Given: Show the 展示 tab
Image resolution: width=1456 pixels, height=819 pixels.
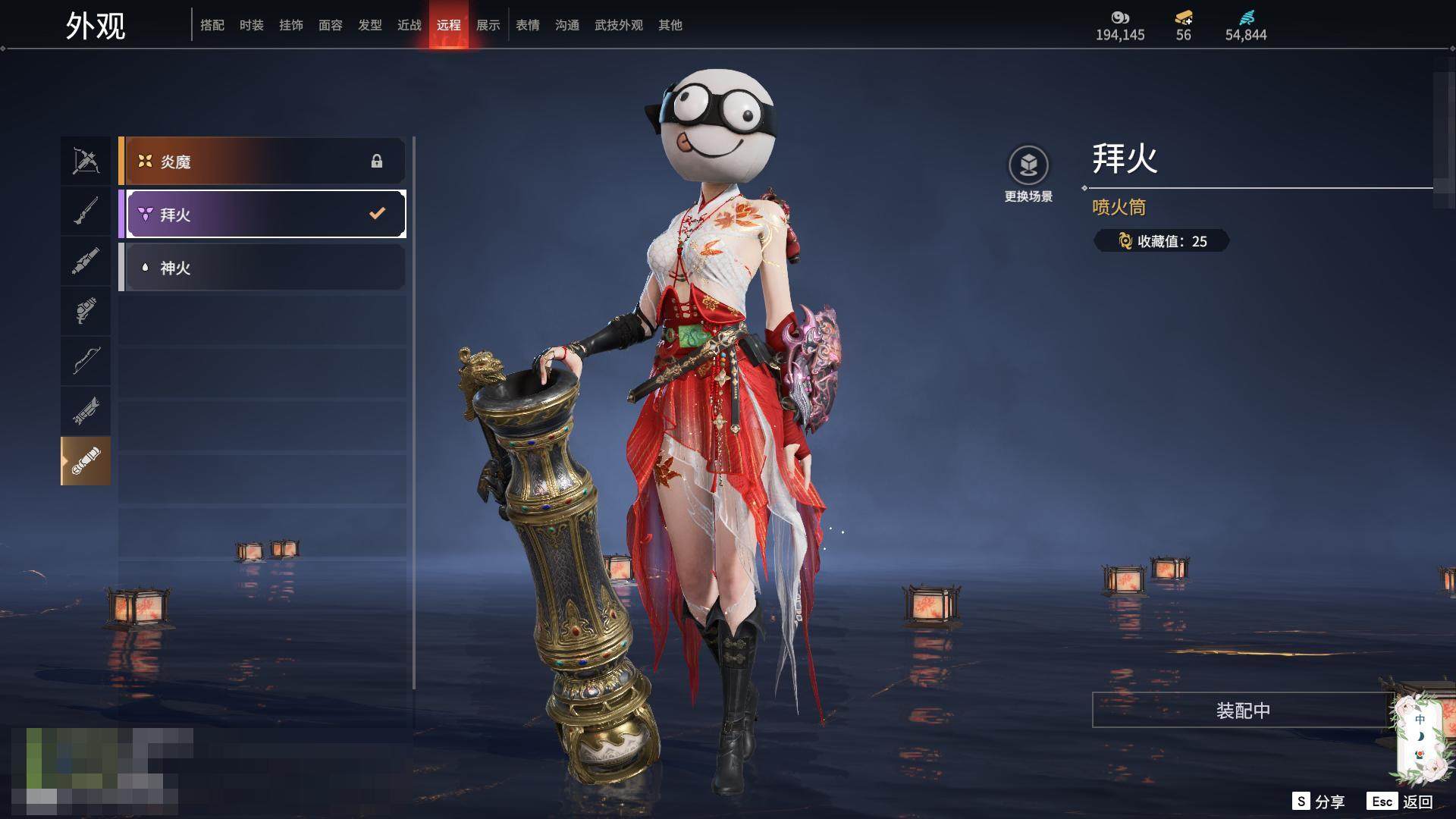Looking at the screenshot, I should point(488,26).
